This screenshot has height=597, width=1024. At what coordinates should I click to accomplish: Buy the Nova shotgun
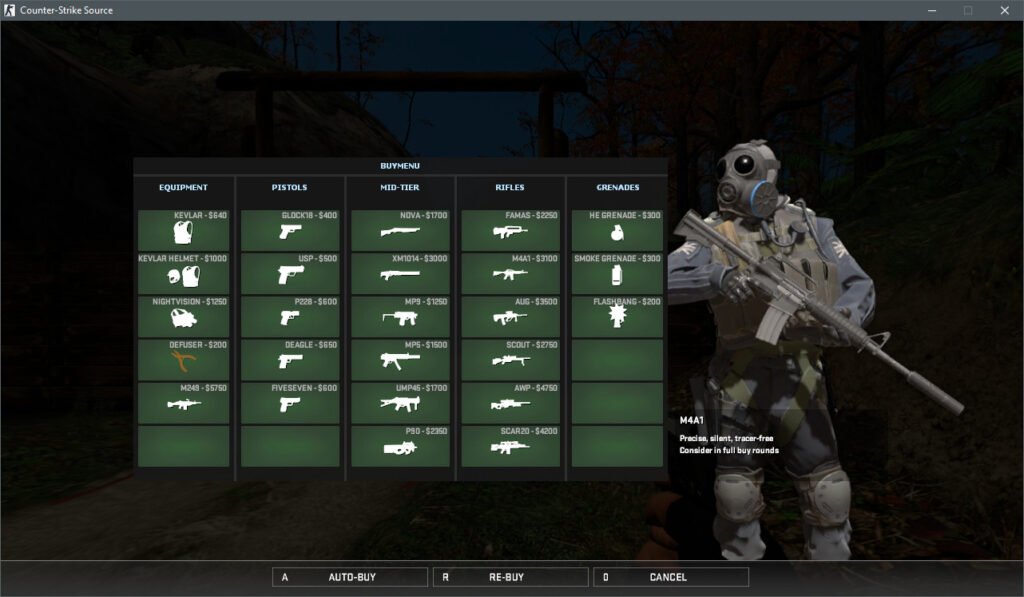tap(400, 230)
